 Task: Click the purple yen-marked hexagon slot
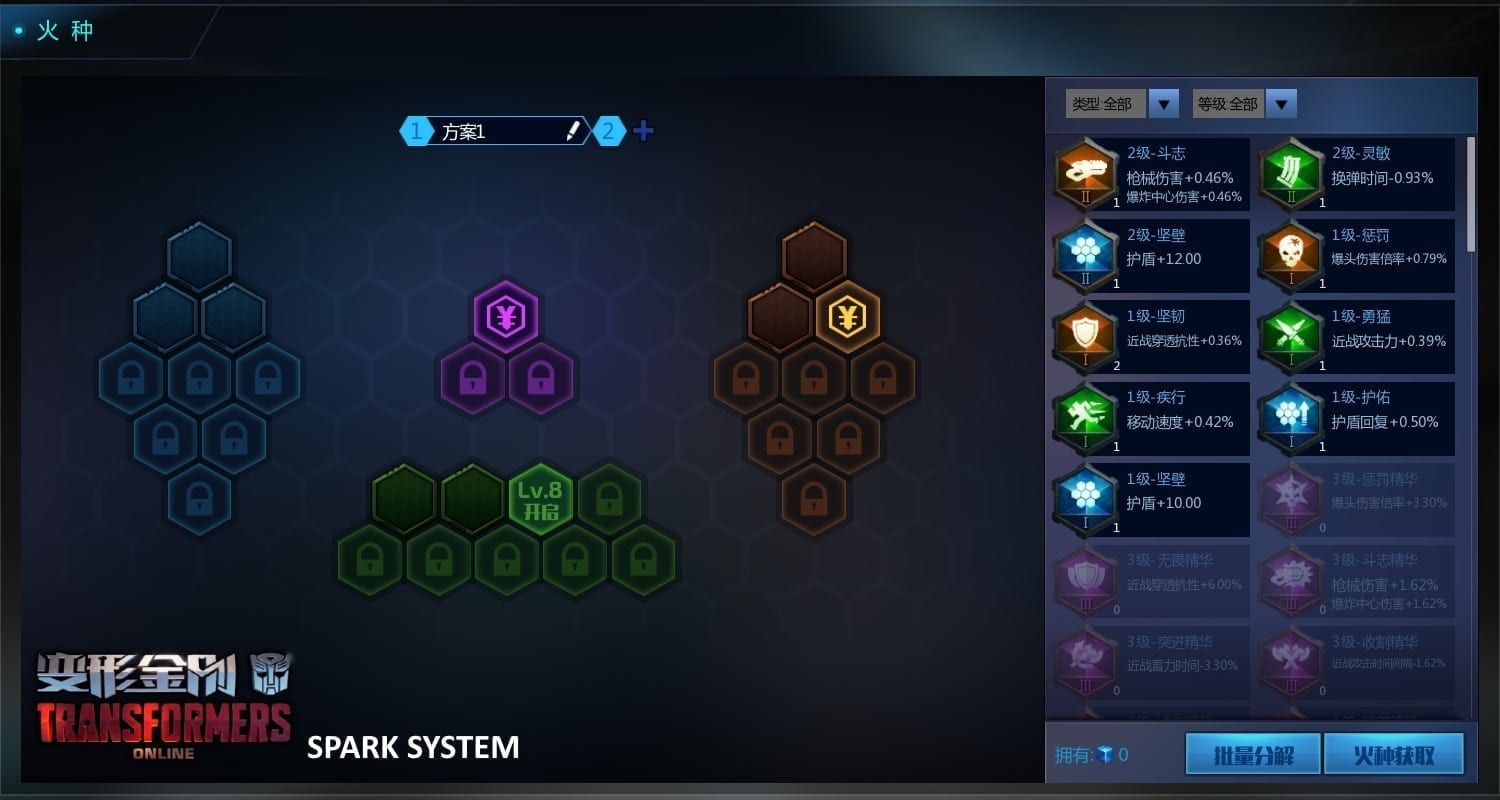(506, 318)
